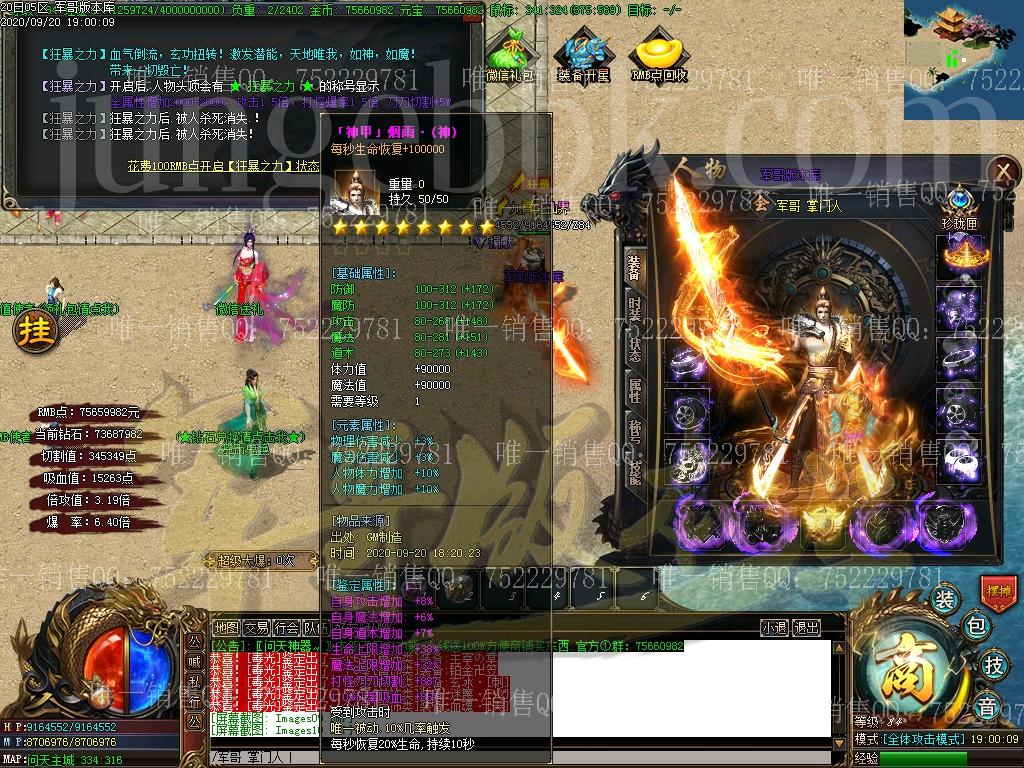The width and height of the screenshot is (1024, 768).
Task: Open the 交易 trade button
Action: tap(257, 628)
